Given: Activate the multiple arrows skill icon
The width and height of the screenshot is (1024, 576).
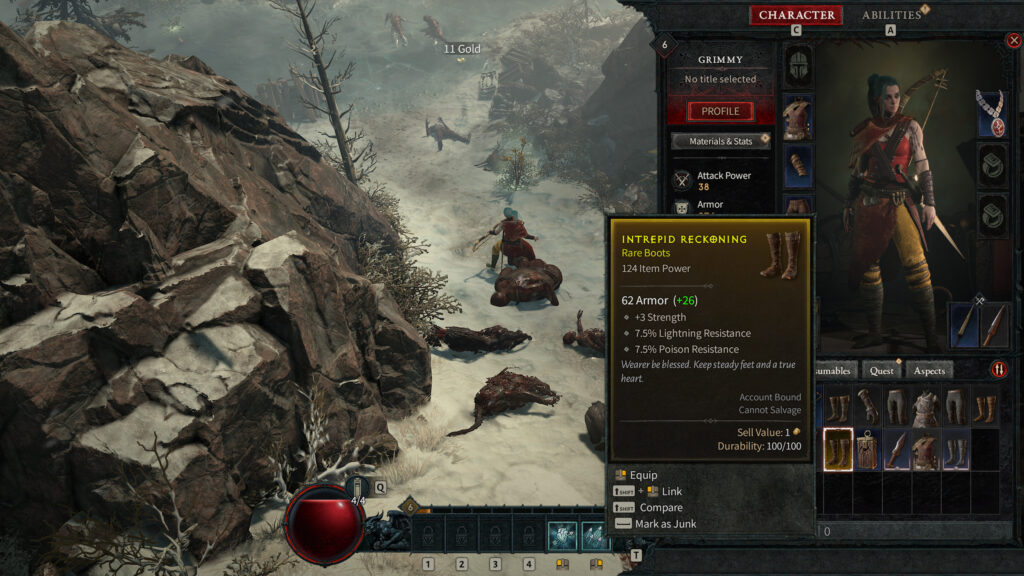Looking at the screenshot, I should pyautogui.click(x=595, y=536).
